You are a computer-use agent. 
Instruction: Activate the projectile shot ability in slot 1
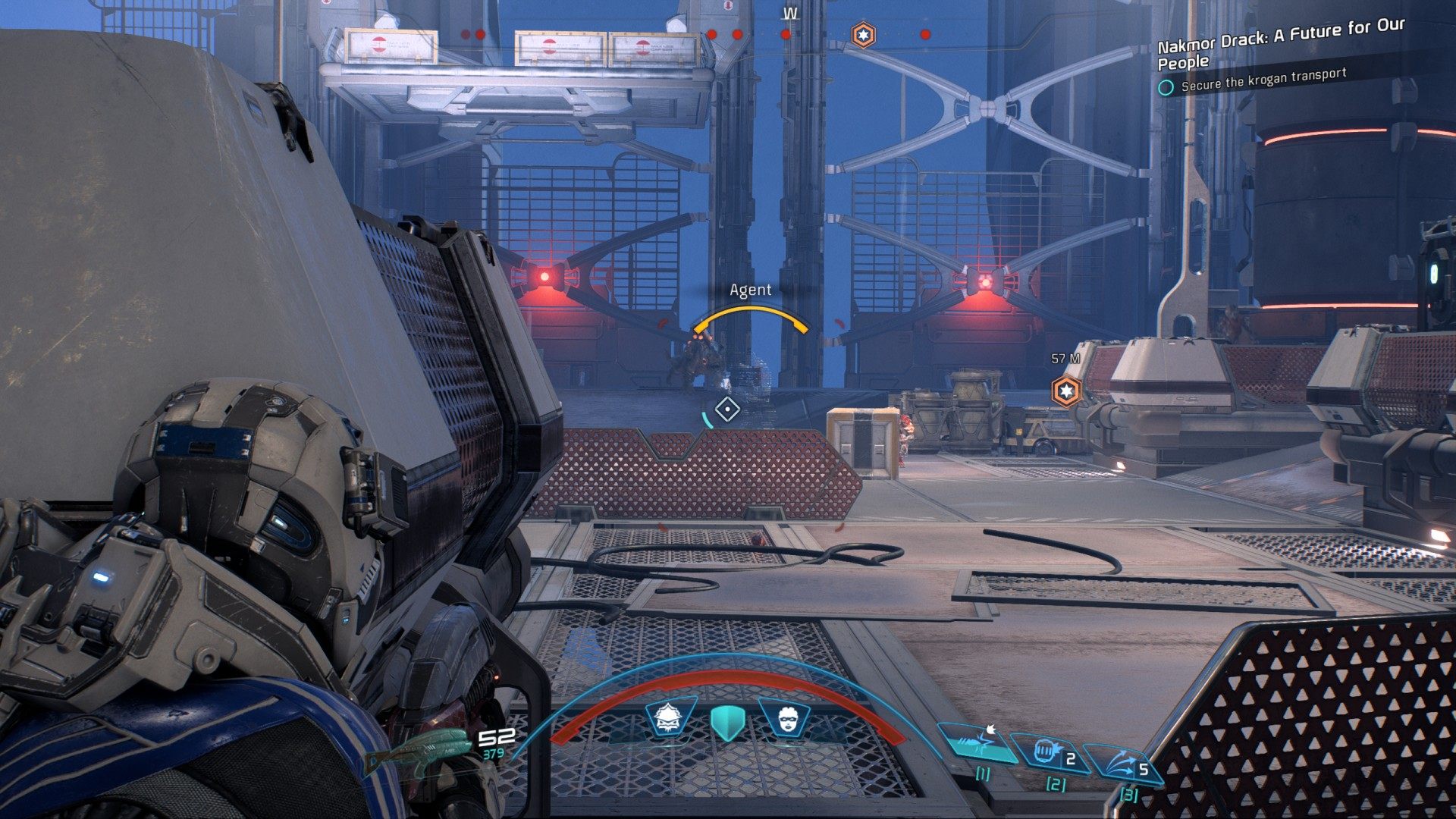click(x=977, y=742)
